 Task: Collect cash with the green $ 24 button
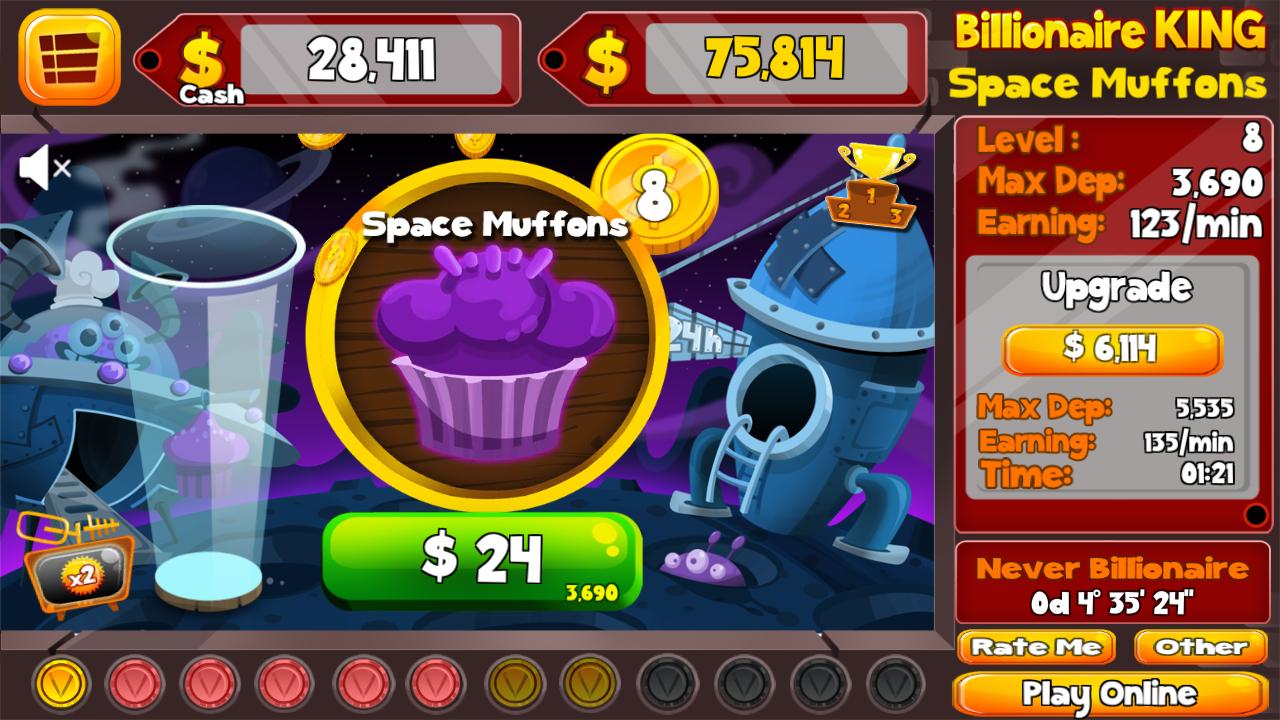(x=481, y=558)
